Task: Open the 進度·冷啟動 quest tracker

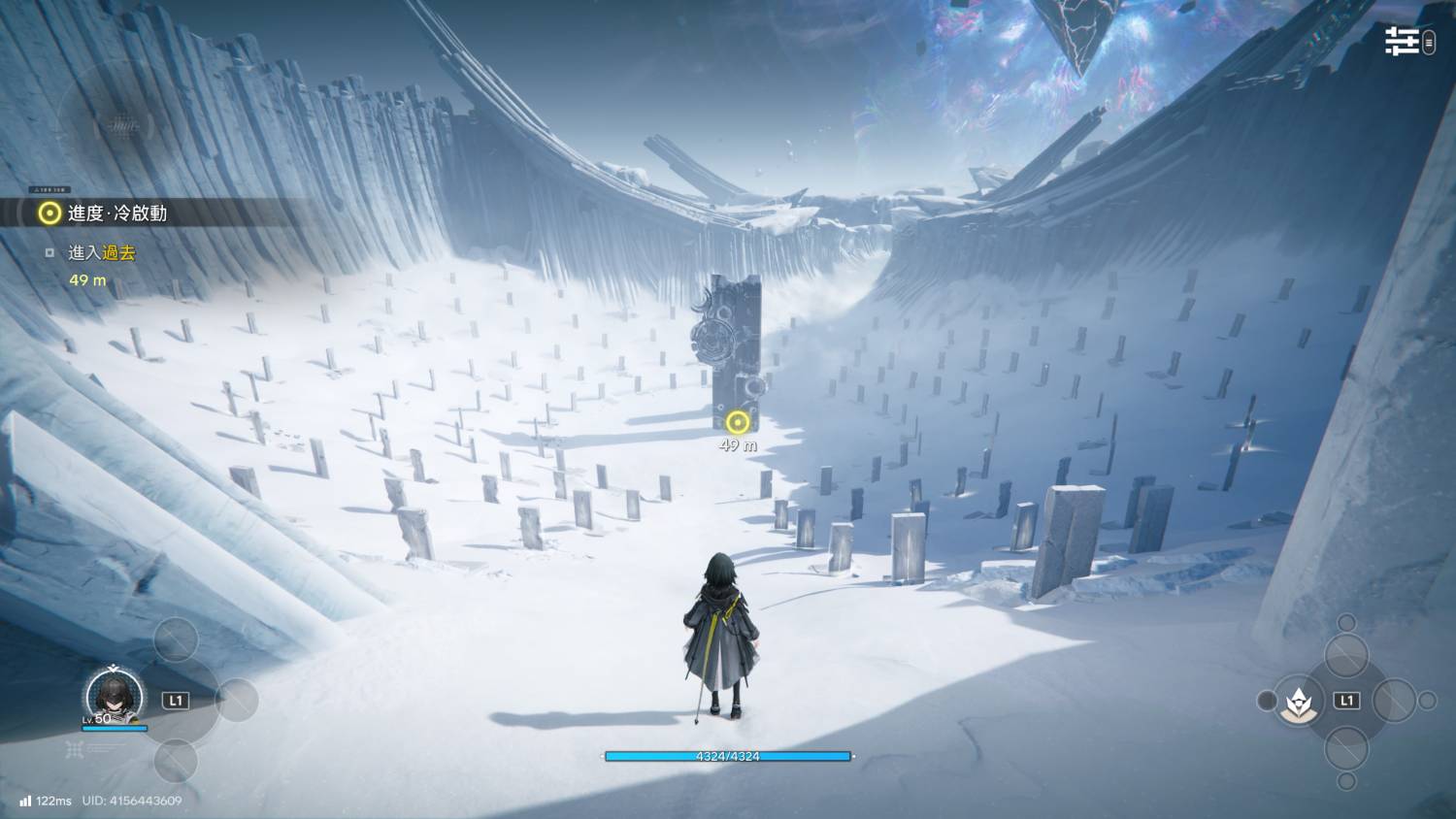Action: coord(116,213)
